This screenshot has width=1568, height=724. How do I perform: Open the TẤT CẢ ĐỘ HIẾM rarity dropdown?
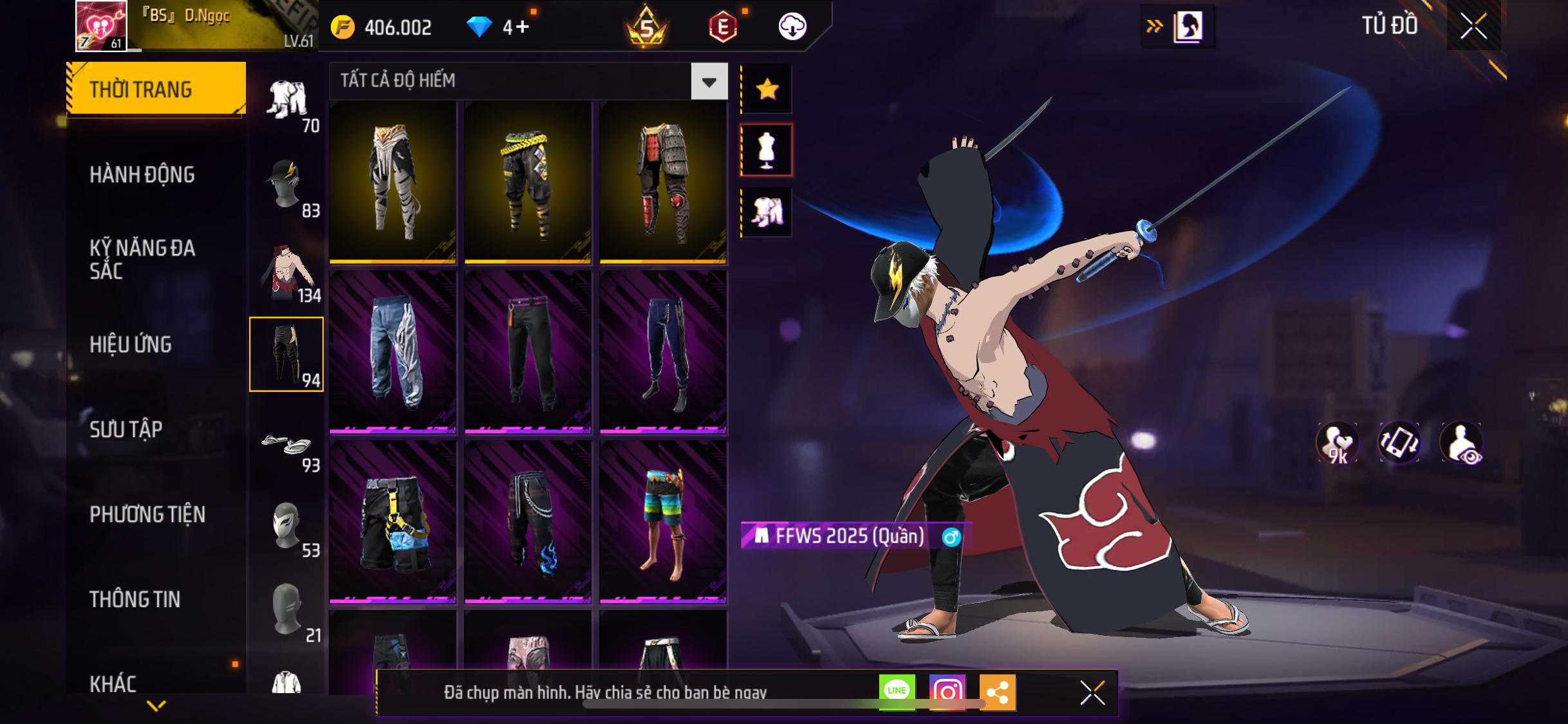coord(709,81)
